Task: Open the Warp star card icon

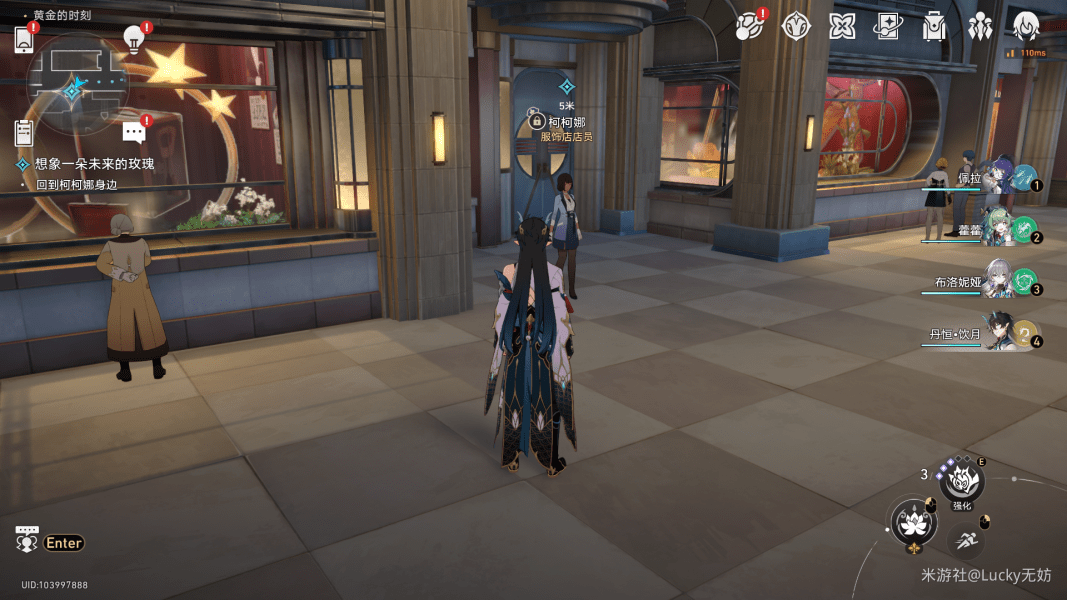Action: click(x=888, y=26)
